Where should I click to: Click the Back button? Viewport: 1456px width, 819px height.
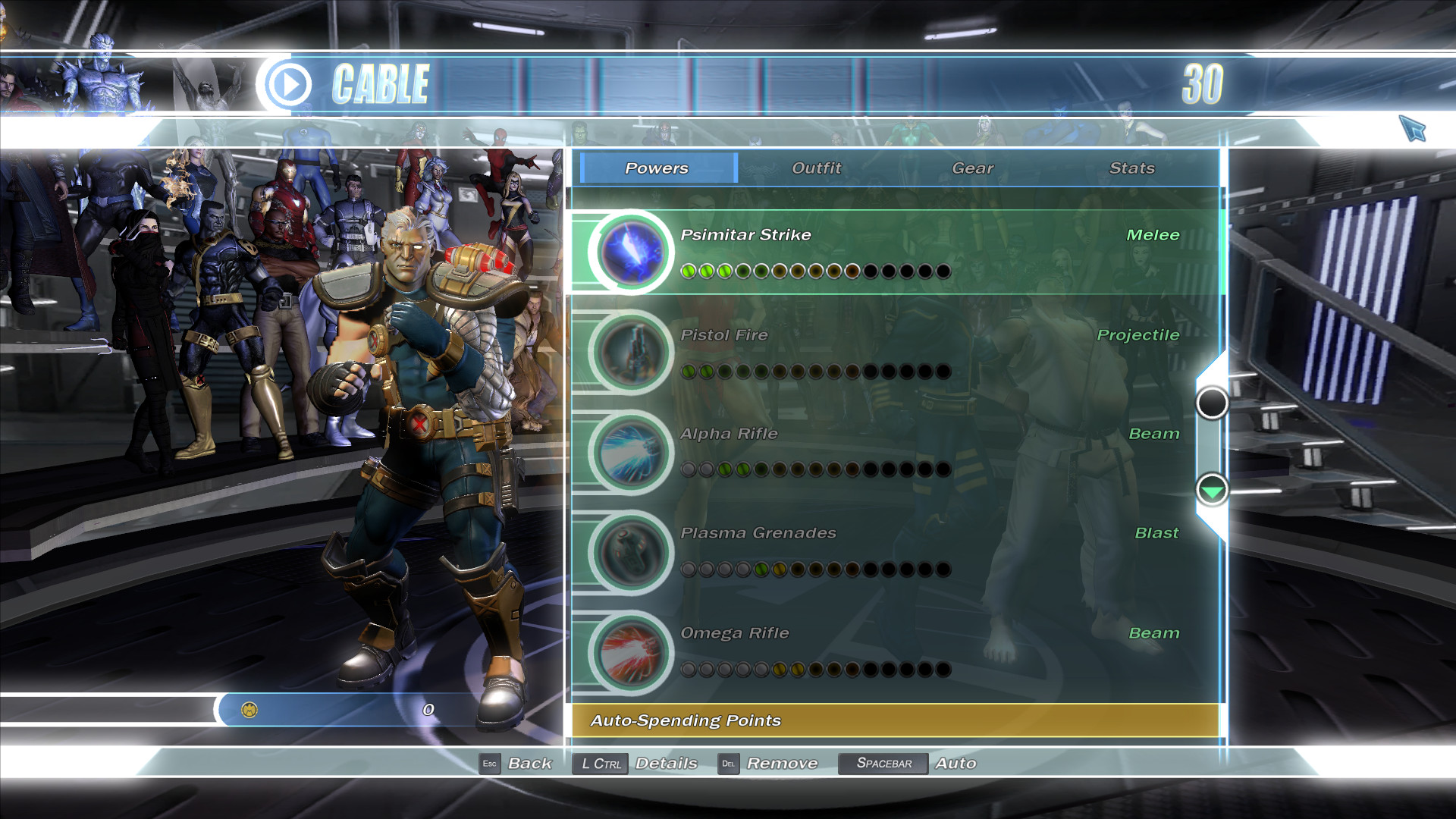pyautogui.click(x=531, y=764)
